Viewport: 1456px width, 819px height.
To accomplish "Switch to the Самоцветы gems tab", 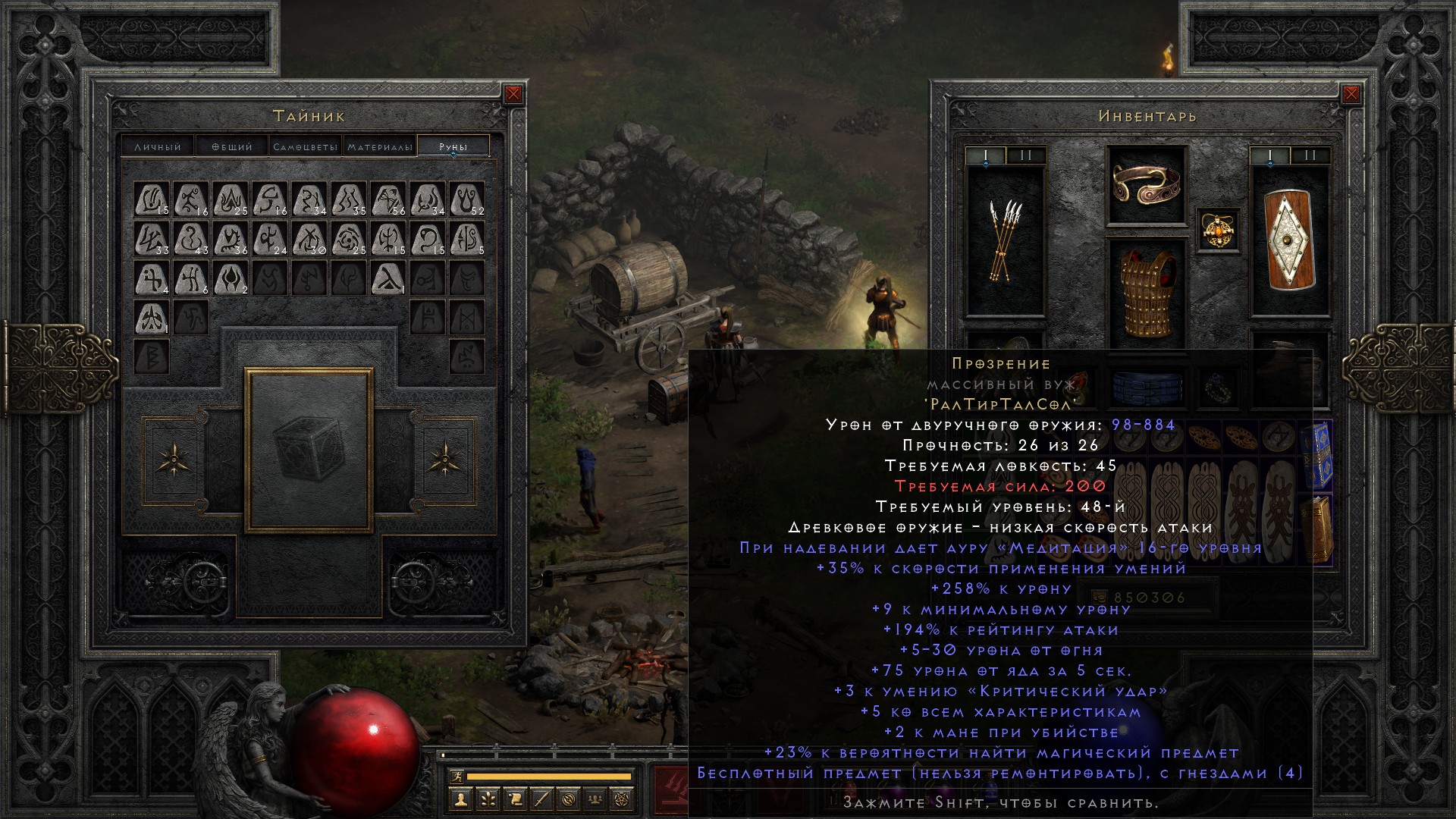I will pyautogui.click(x=305, y=146).
